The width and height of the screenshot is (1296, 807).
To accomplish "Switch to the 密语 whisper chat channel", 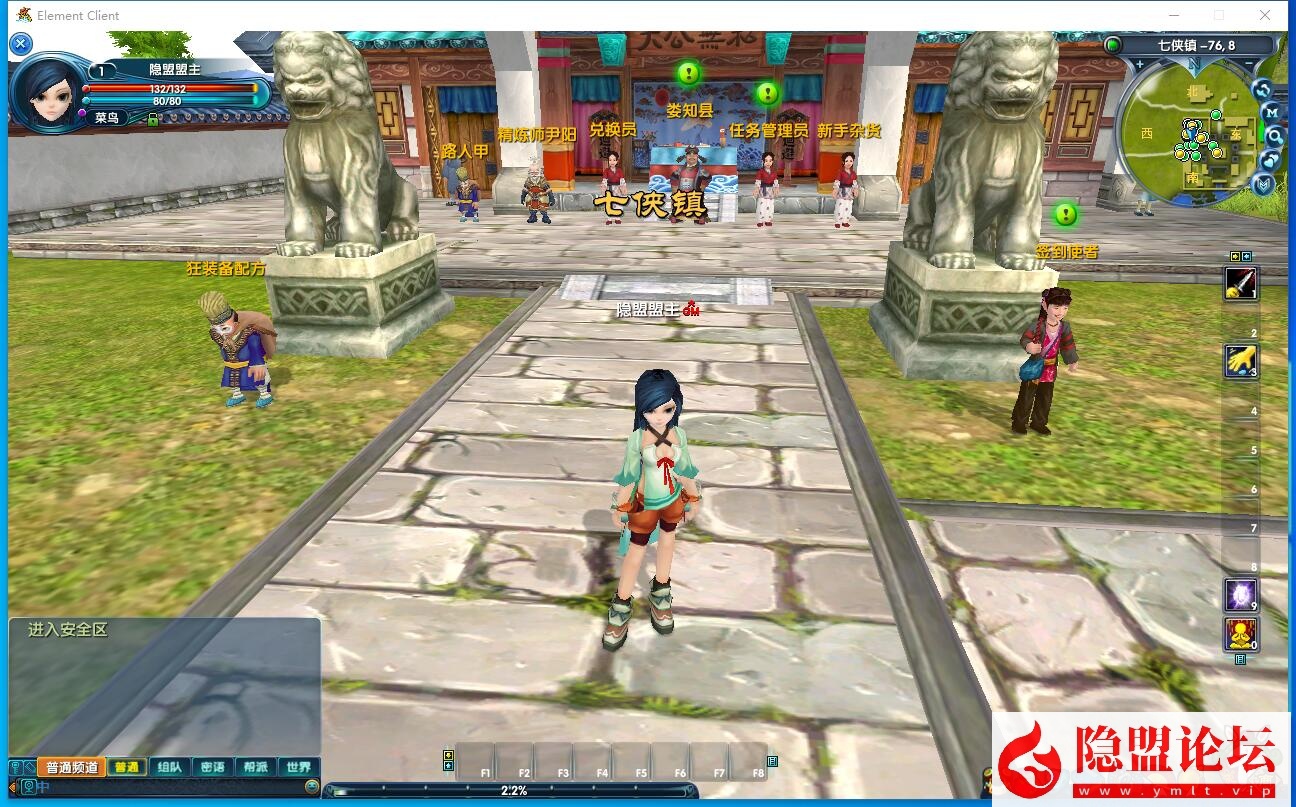I will click(x=212, y=768).
